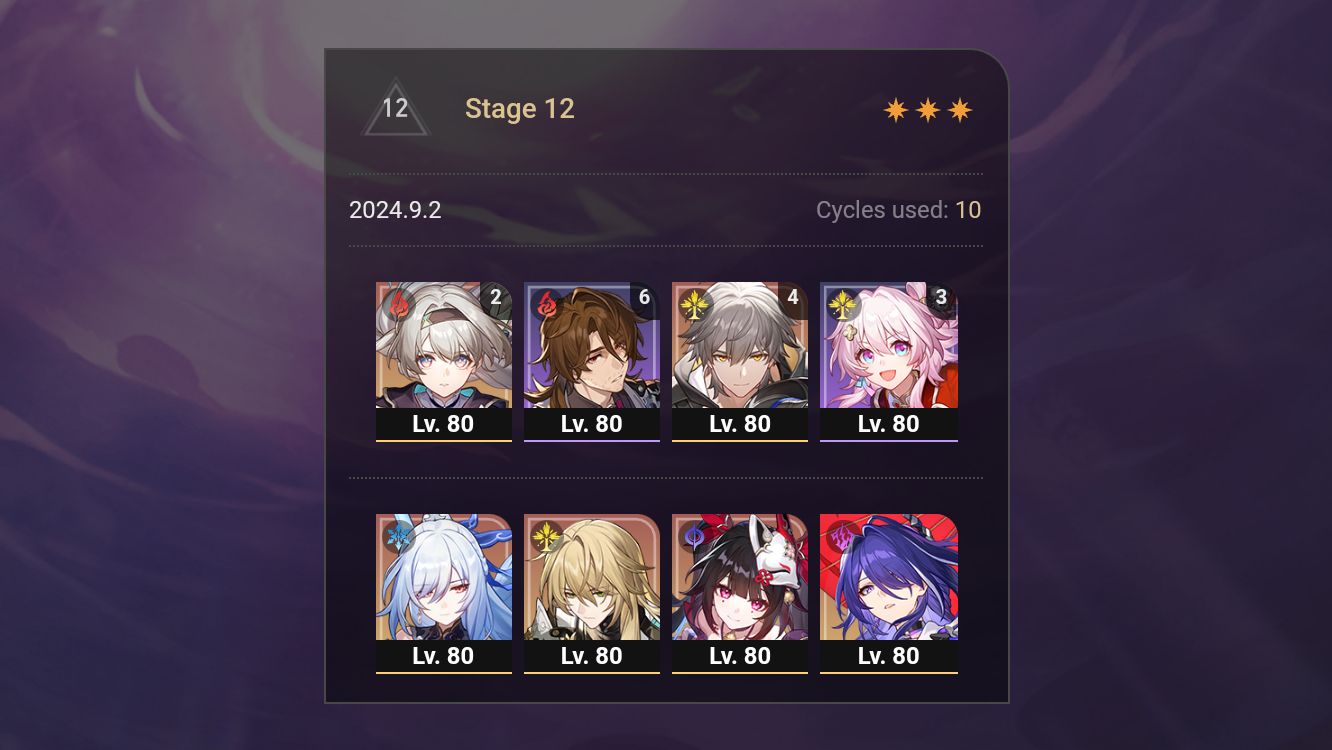Click Acheron's lightning element icon
Screen dimensions: 1332x750
coord(839,537)
